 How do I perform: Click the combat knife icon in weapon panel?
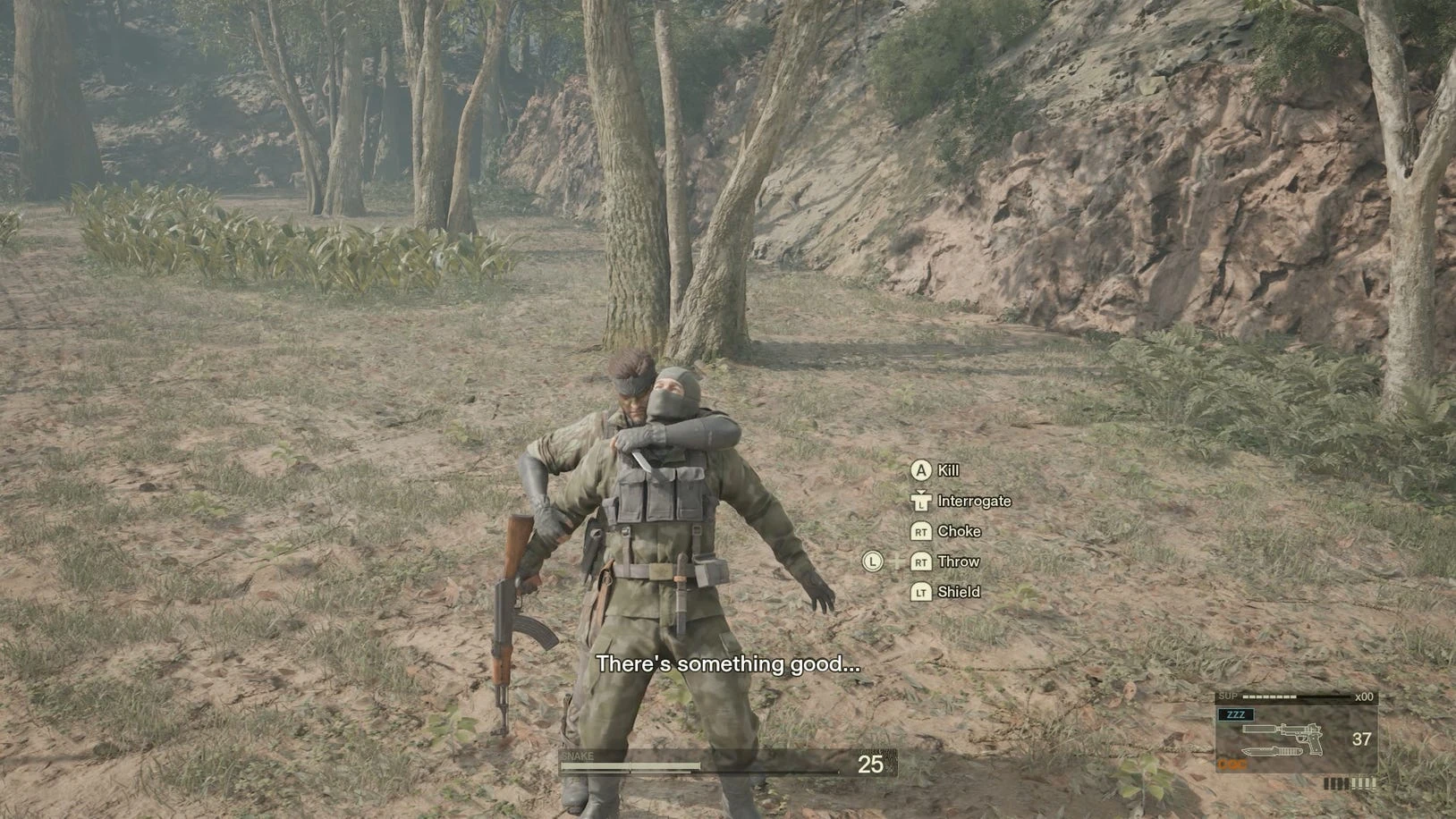(1273, 751)
